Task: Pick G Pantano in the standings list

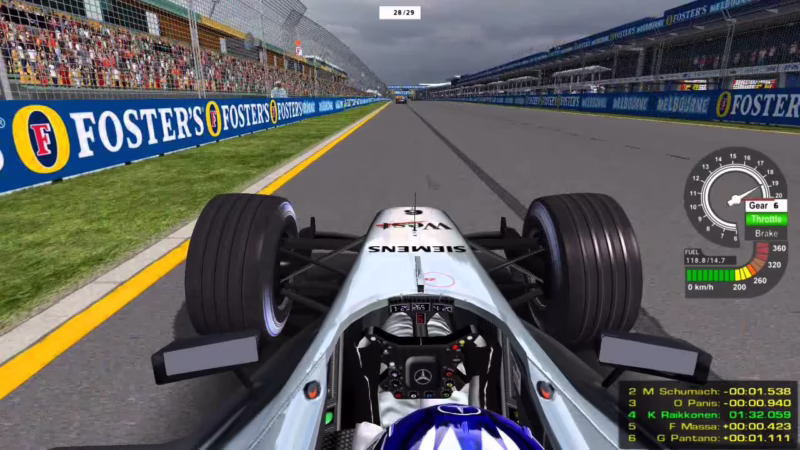Action: 709,438
